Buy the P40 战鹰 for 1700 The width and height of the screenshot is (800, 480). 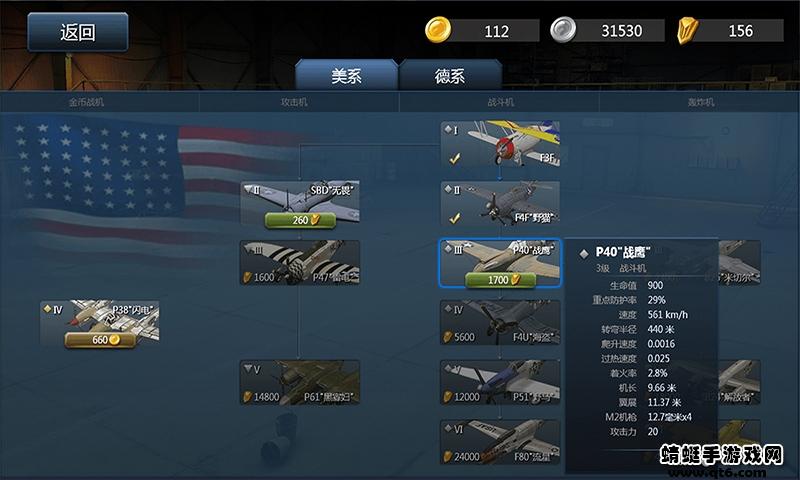point(499,280)
